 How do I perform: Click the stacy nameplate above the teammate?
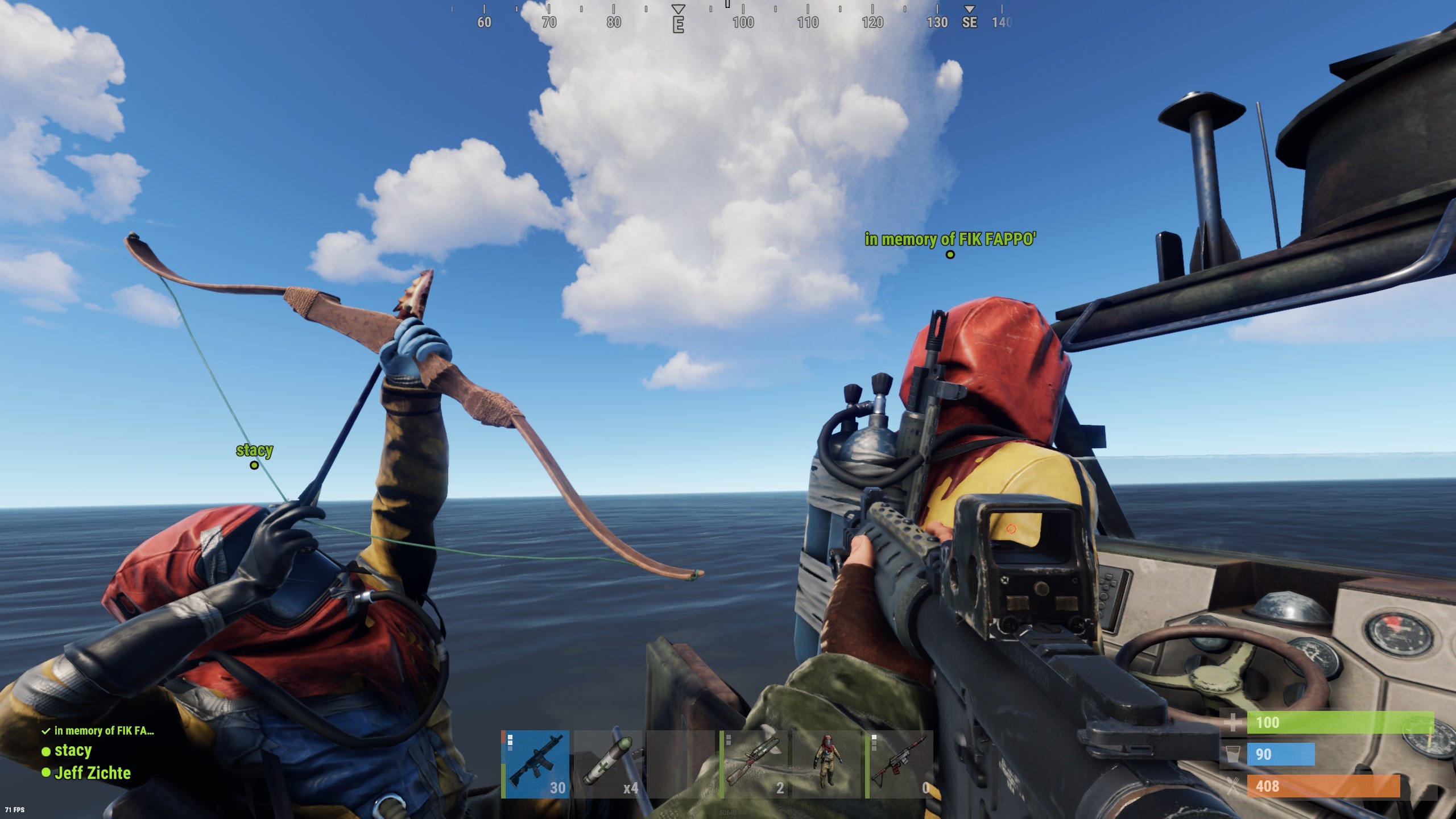coord(255,450)
